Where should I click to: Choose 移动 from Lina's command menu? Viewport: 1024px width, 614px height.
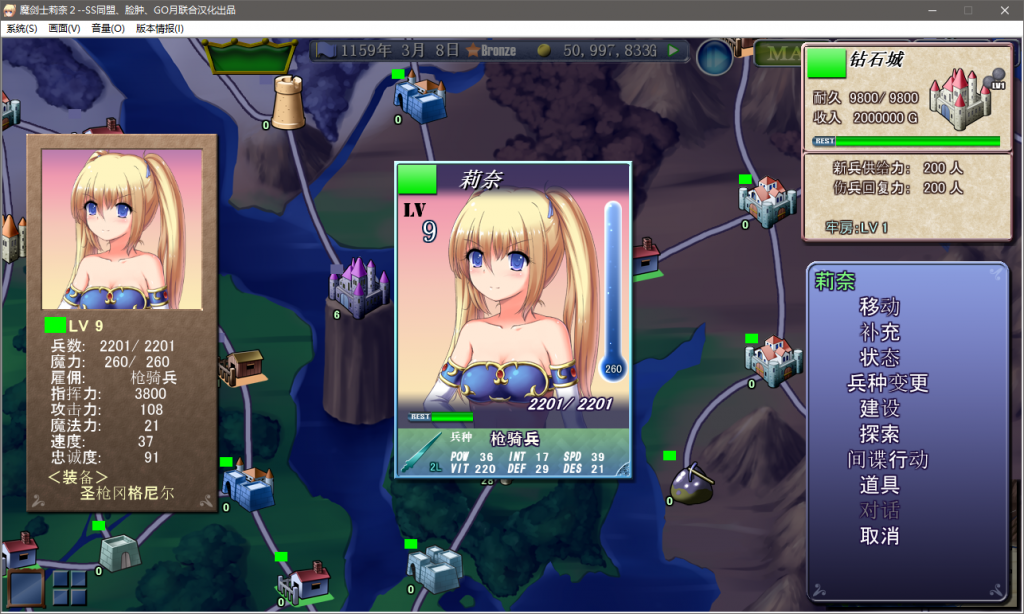pos(879,306)
